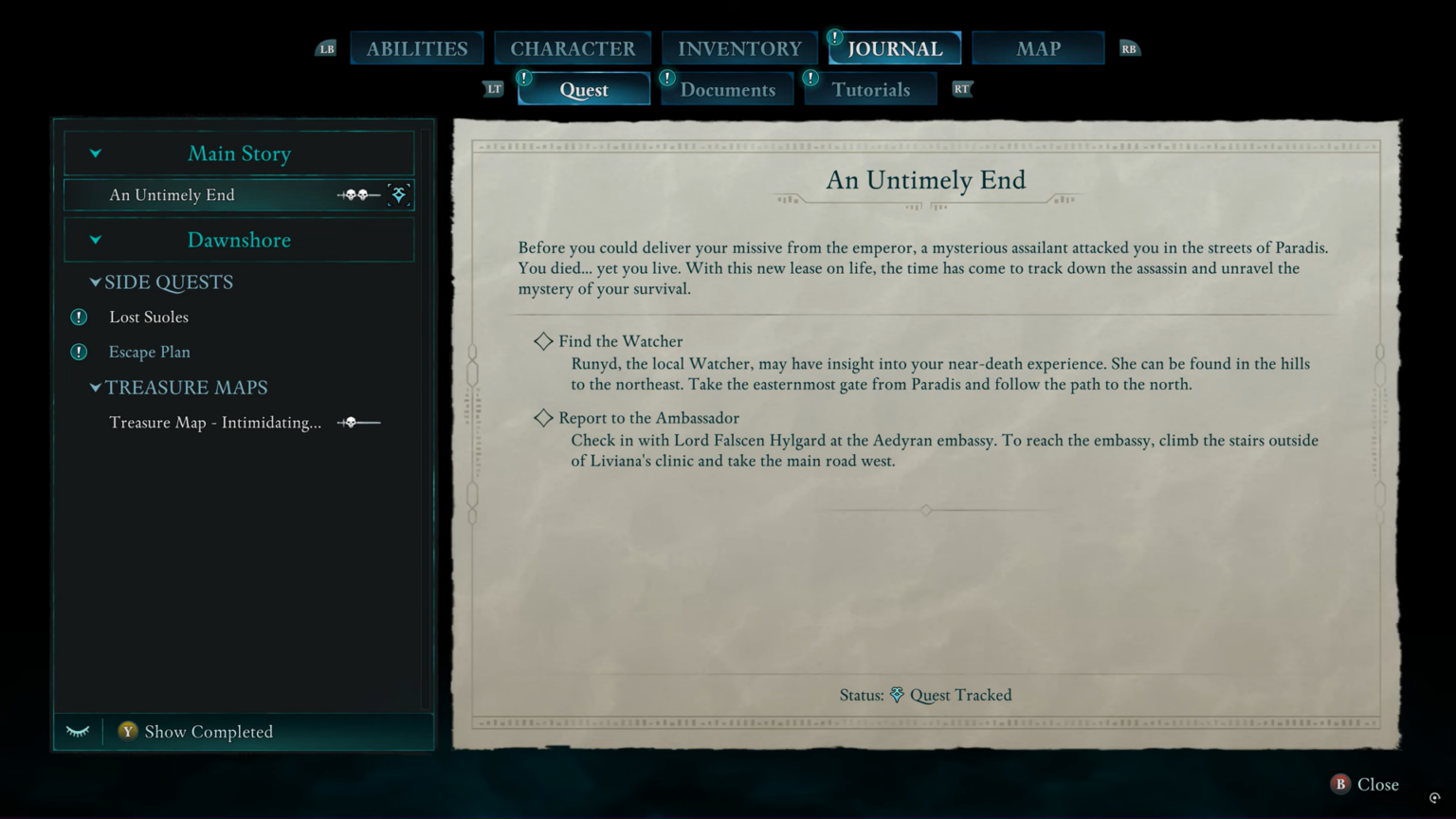Image resolution: width=1456 pixels, height=819 pixels.
Task: Collapse the Main Story section
Action: pos(95,153)
